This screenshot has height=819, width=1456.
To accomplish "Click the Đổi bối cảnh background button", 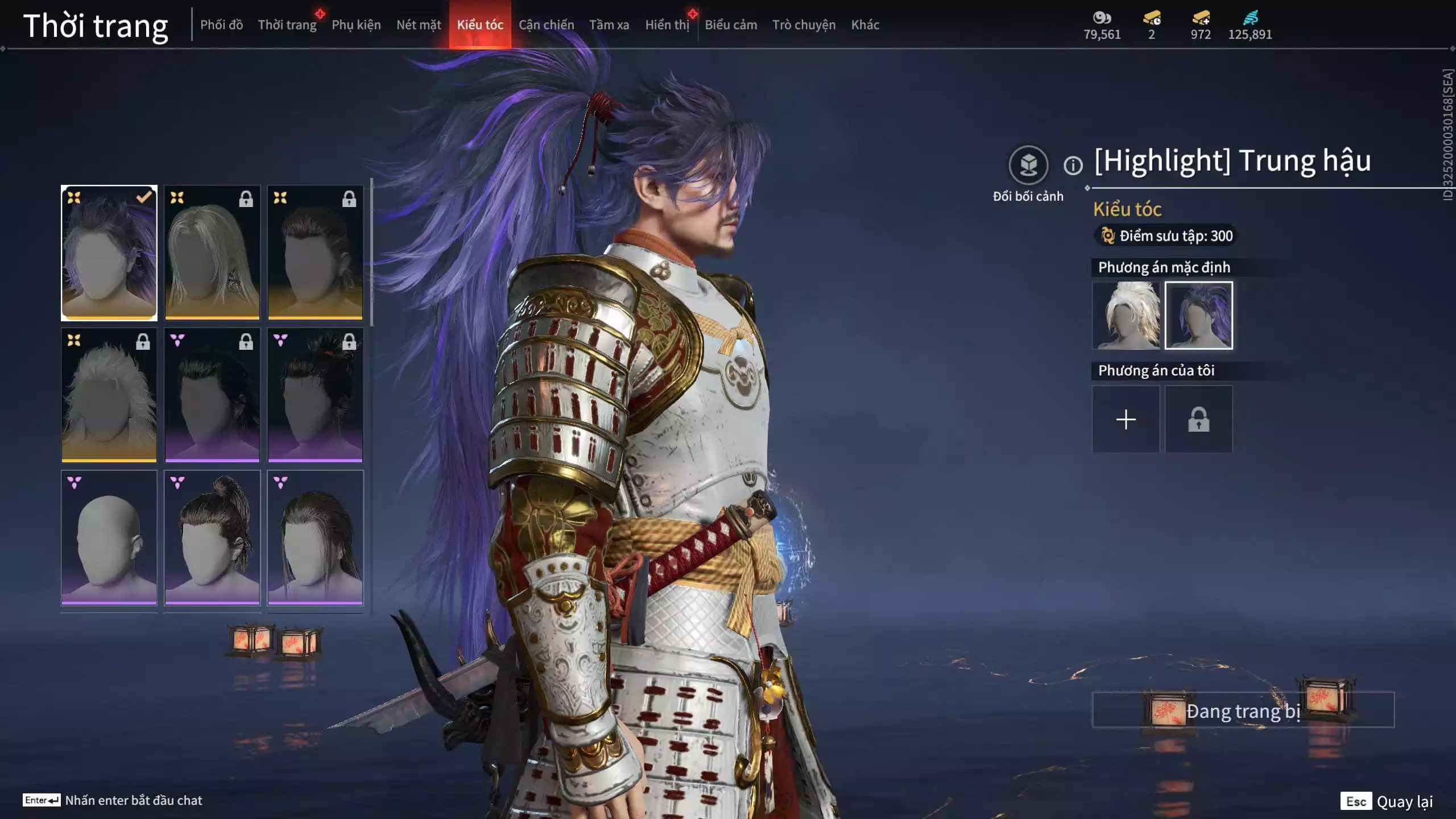I will (1028, 166).
